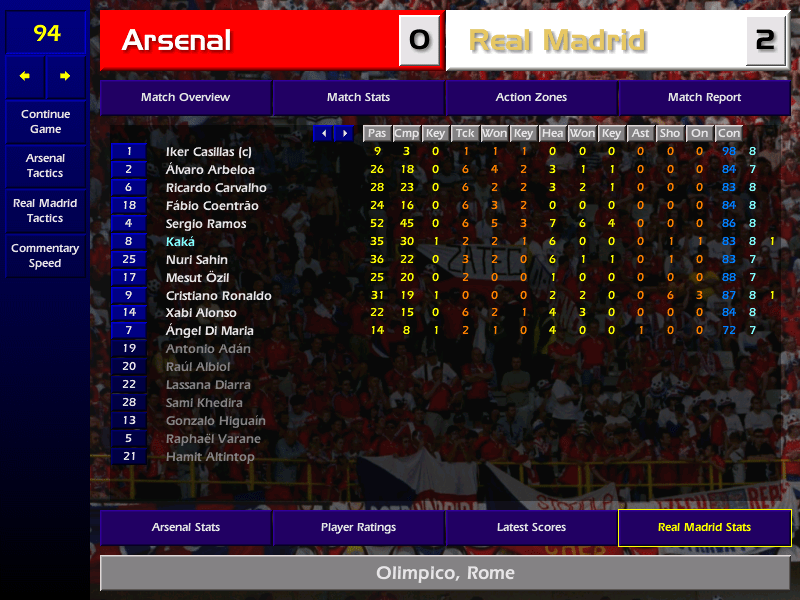Change the Commentary Speed

[x=45, y=255]
